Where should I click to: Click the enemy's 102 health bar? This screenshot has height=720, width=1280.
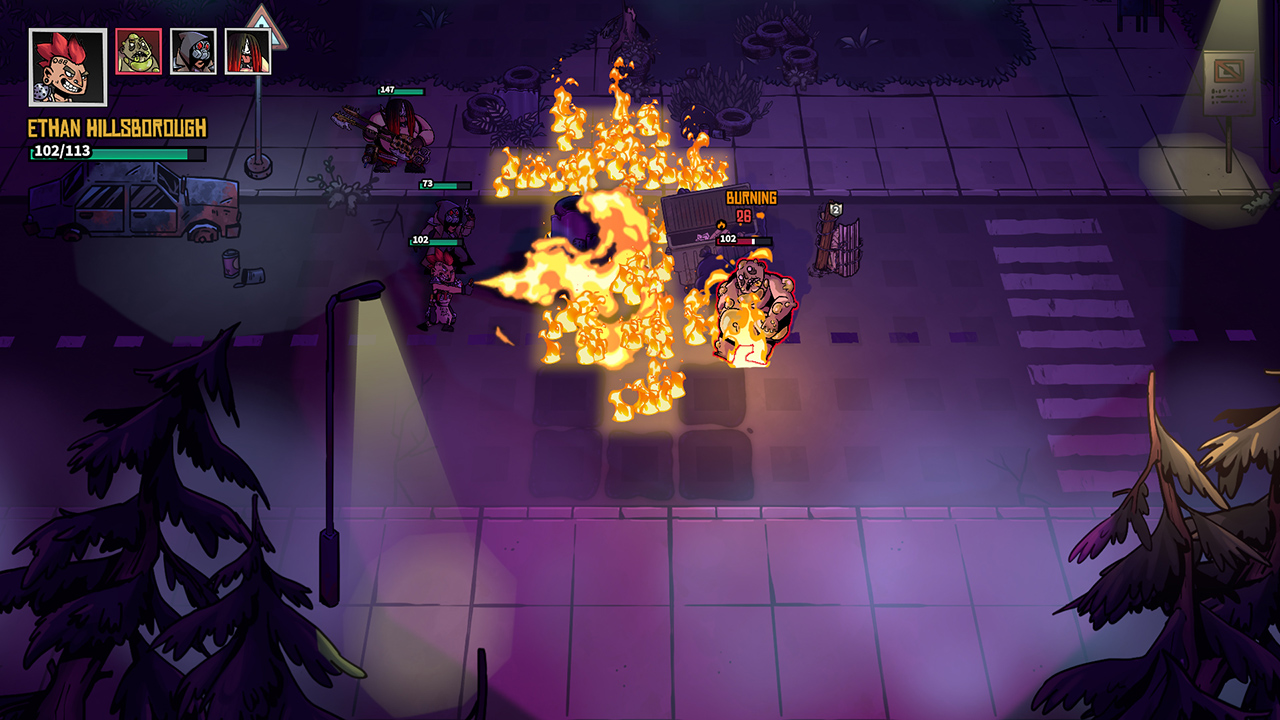(742, 240)
